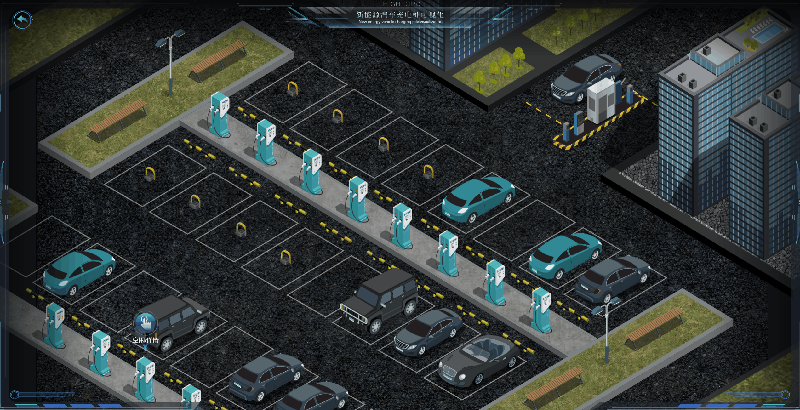Tap the pointing-hand marker on the black SUV

point(145,324)
